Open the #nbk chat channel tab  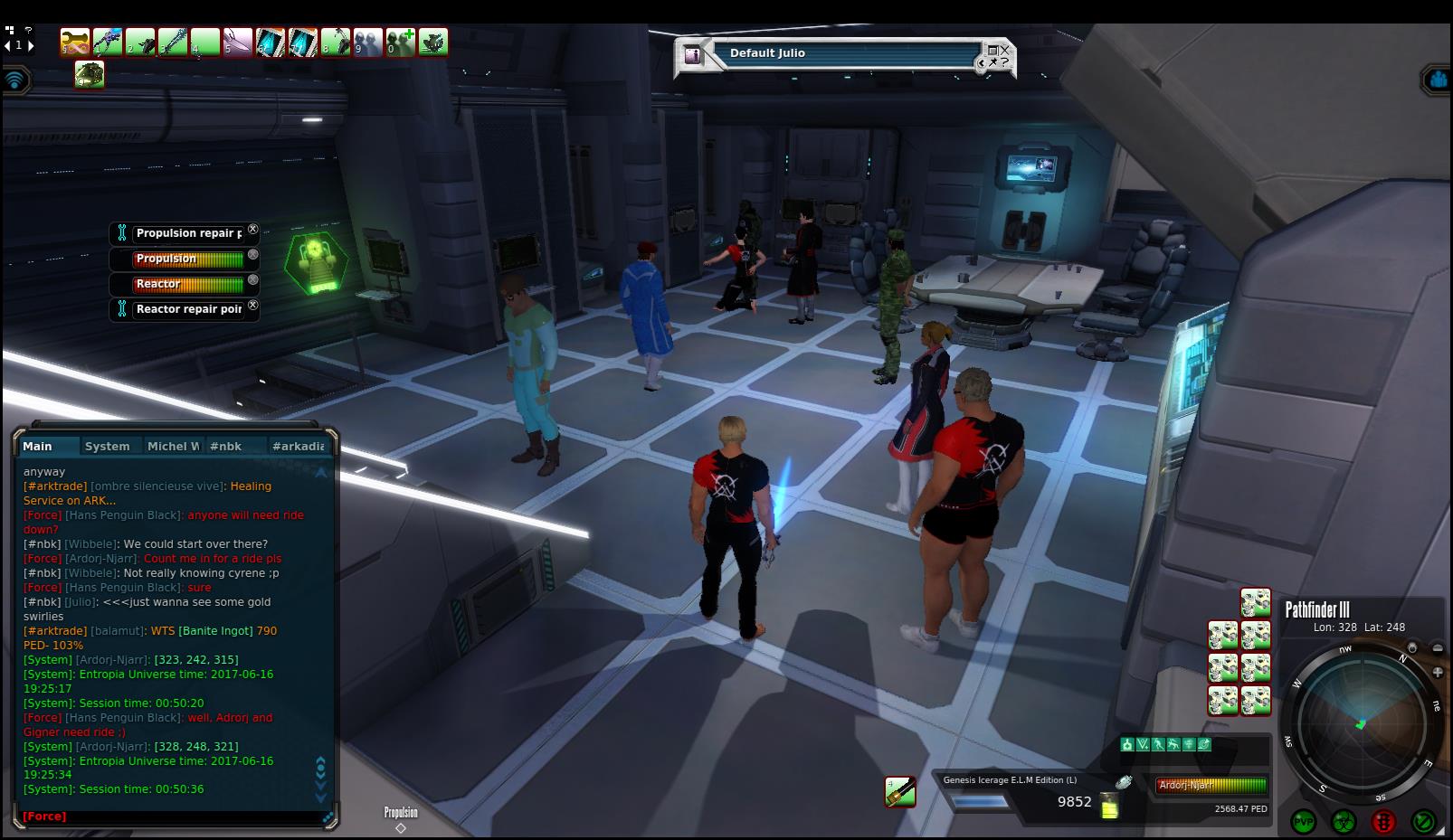[225, 446]
